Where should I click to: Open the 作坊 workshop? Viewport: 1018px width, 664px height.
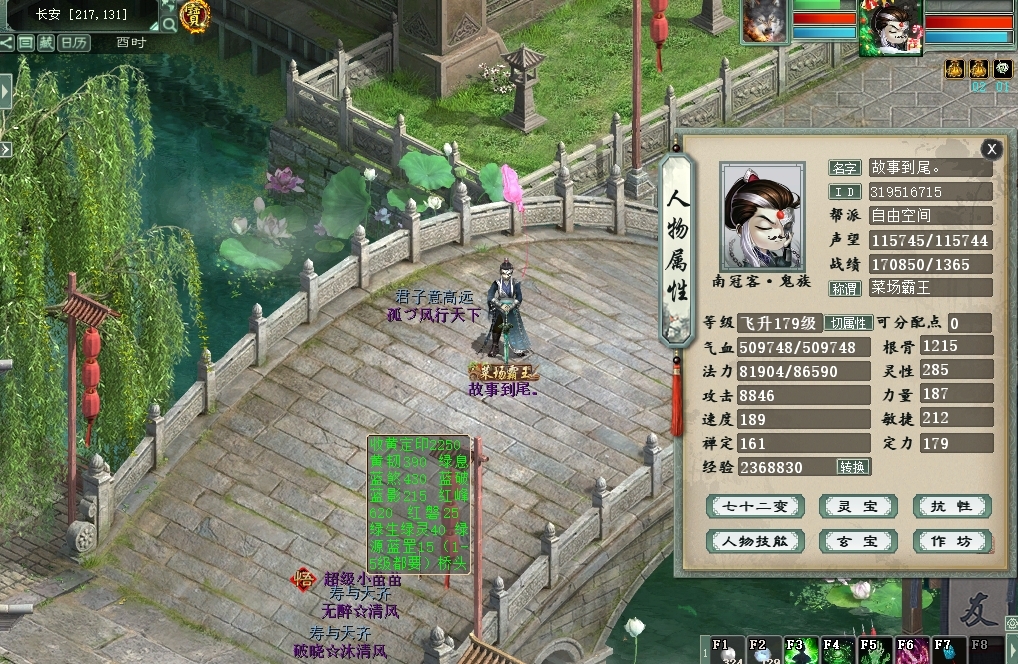[x=952, y=541]
